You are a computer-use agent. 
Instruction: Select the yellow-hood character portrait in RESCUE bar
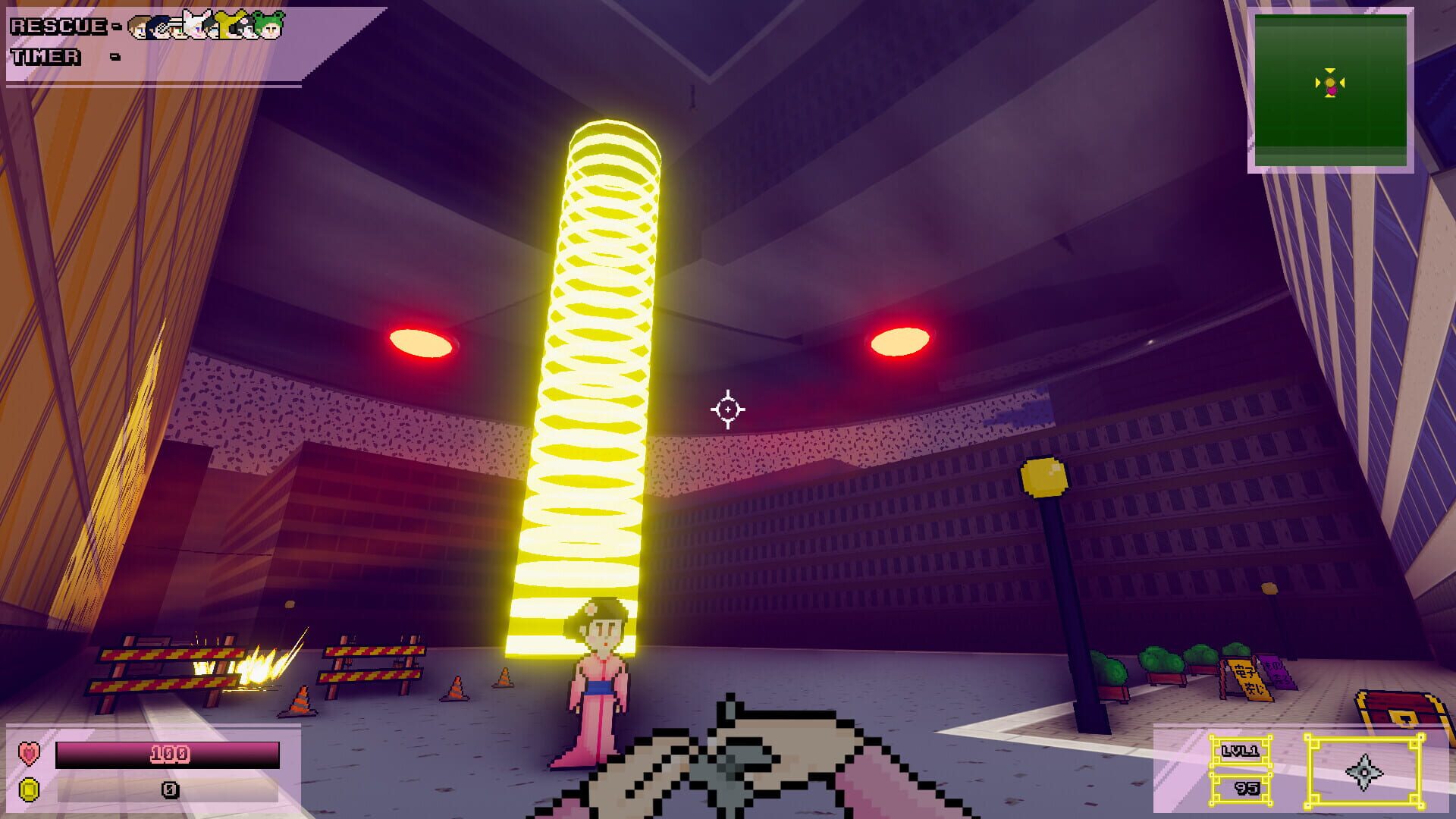(x=227, y=27)
